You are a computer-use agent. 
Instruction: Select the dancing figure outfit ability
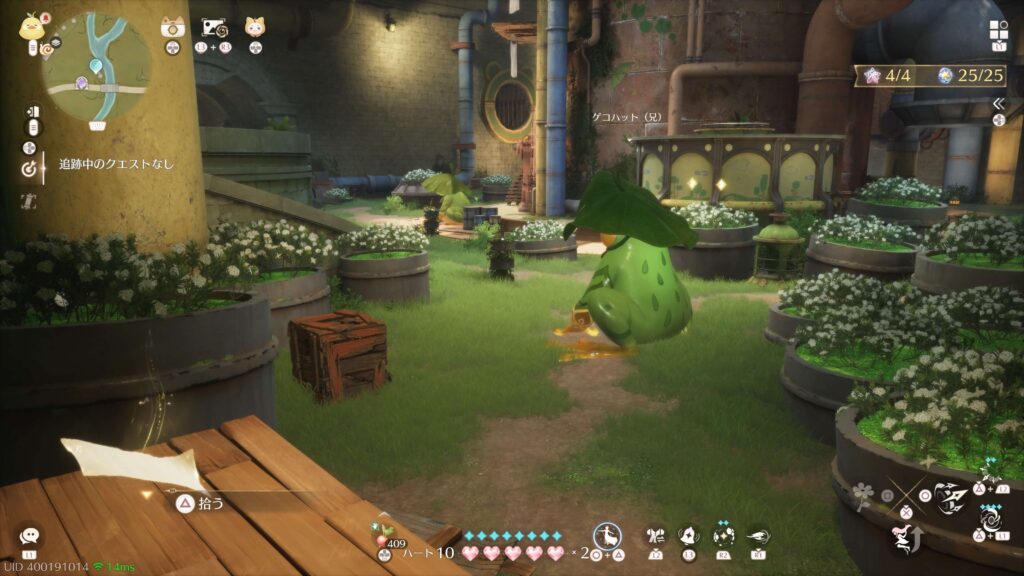click(x=606, y=536)
